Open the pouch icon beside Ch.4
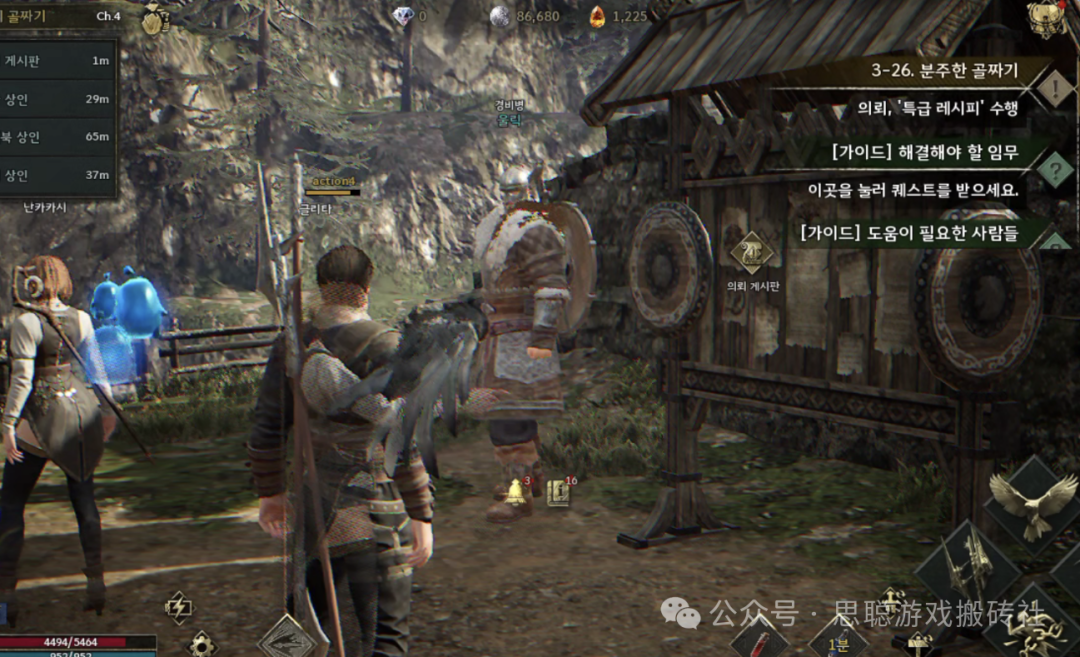Viewport: 1080px width, 657px height. point(153,21)
